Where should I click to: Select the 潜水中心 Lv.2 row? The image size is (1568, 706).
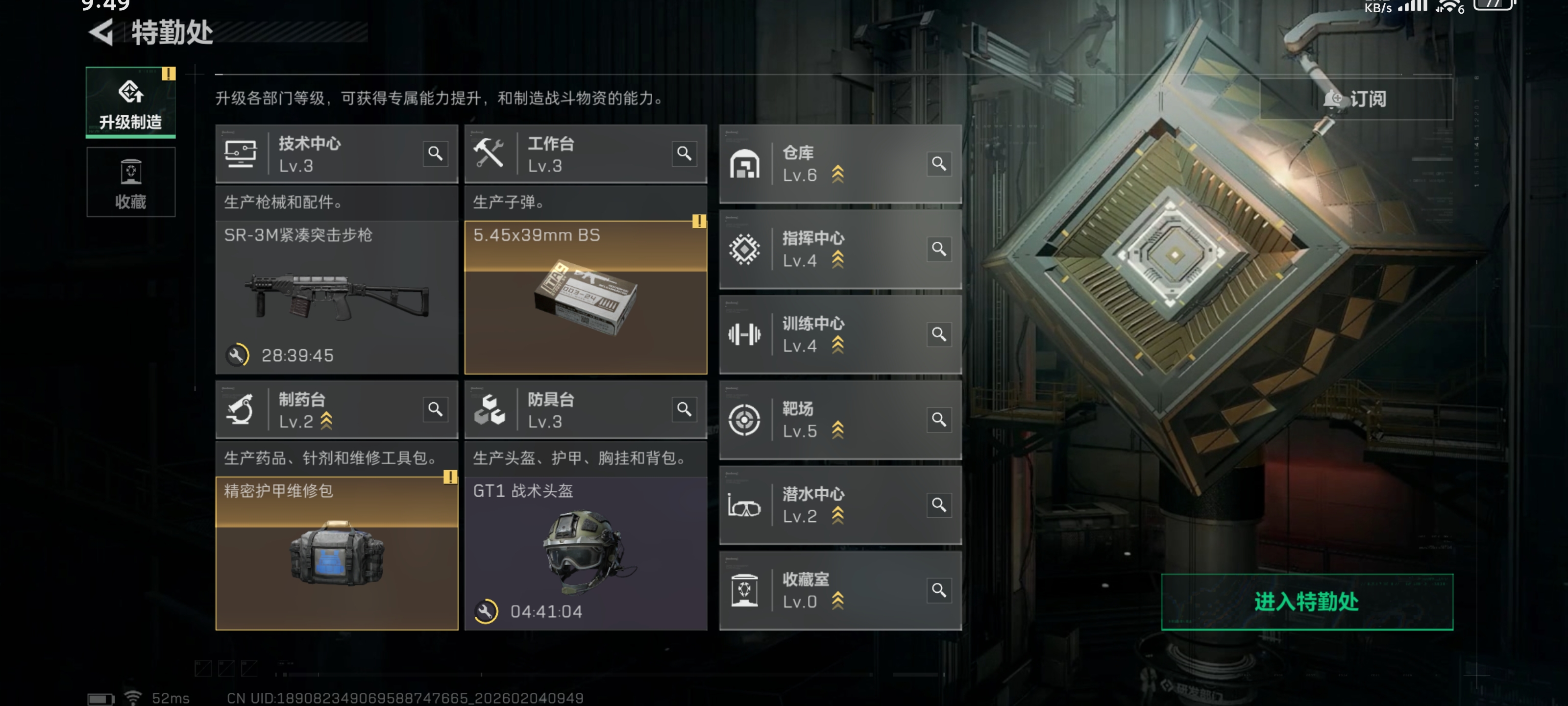828,505
